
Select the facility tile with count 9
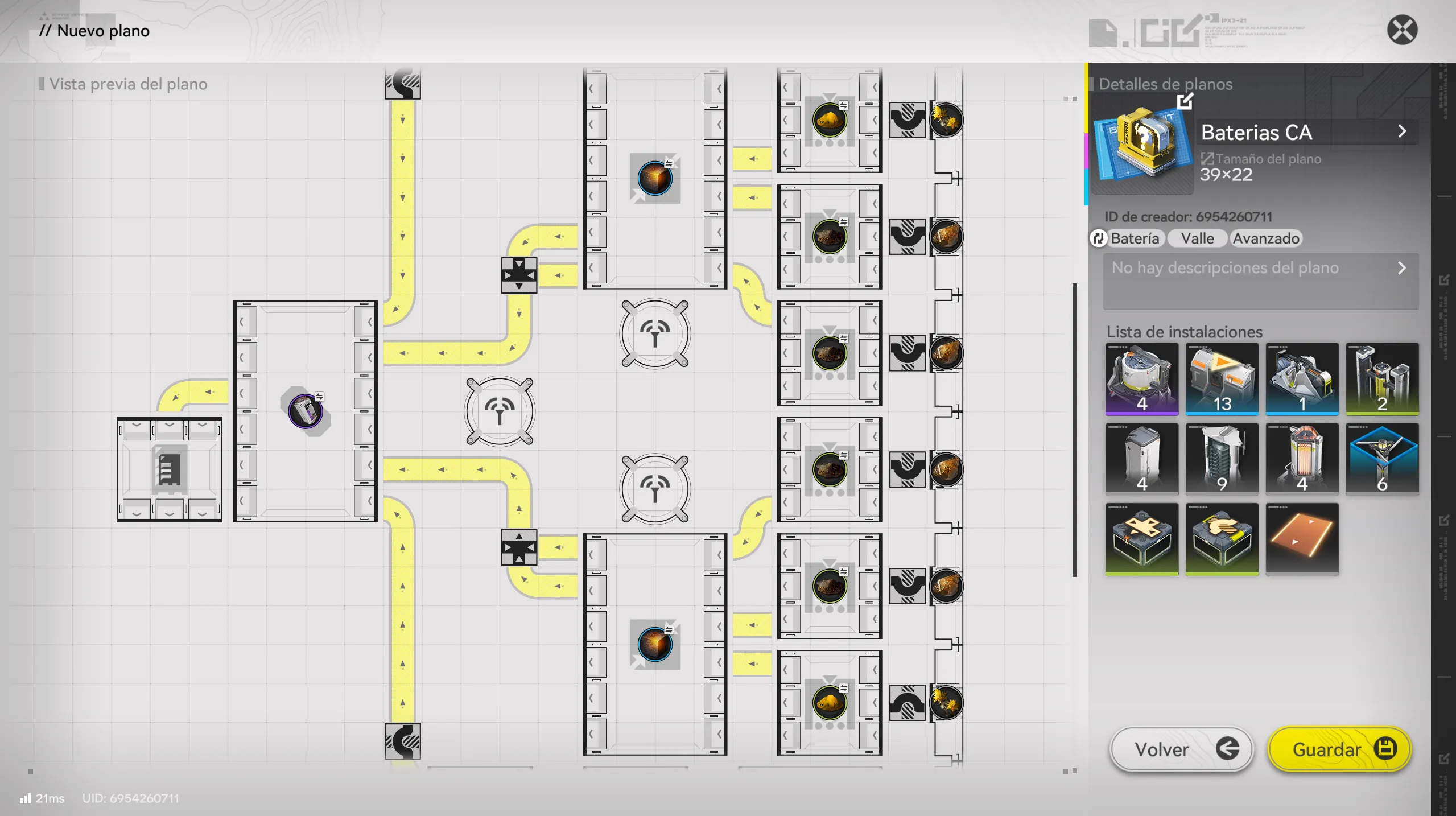tap(1222, 459)
